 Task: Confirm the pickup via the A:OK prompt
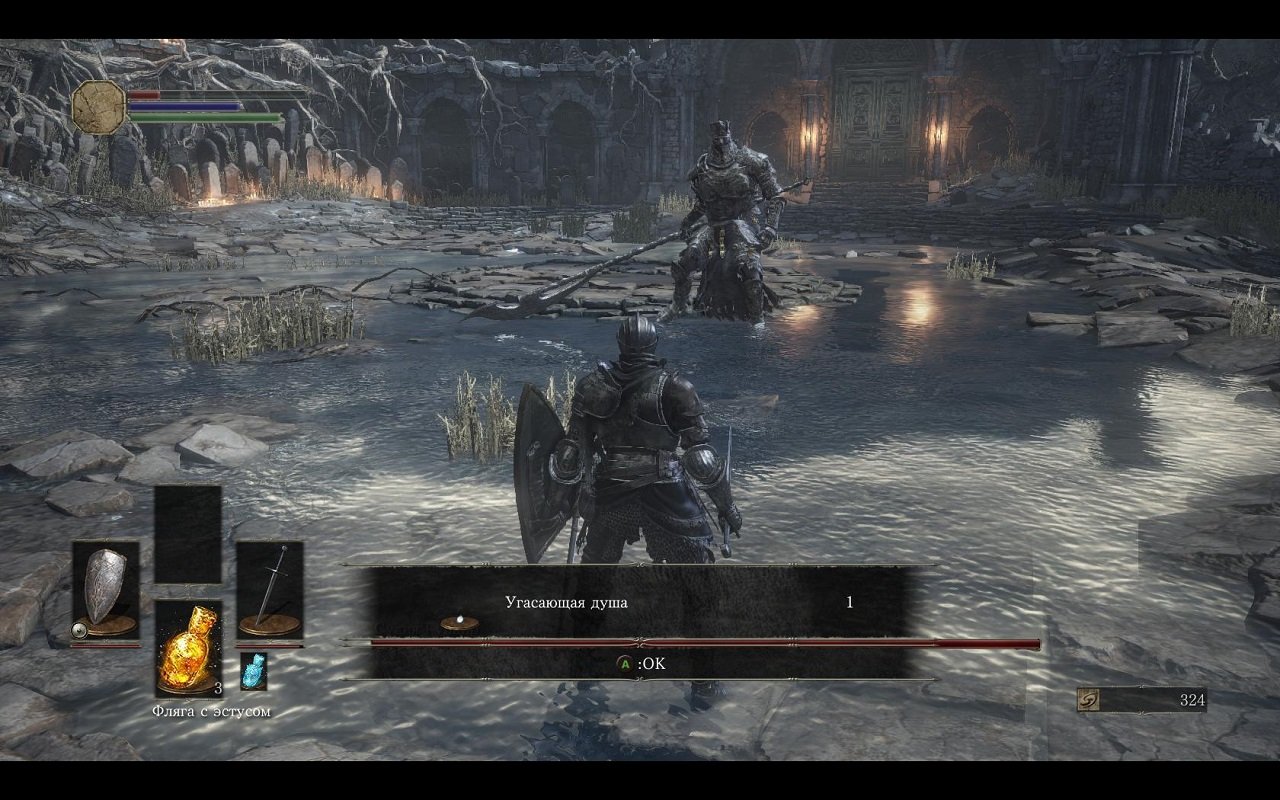pos(640,662)
